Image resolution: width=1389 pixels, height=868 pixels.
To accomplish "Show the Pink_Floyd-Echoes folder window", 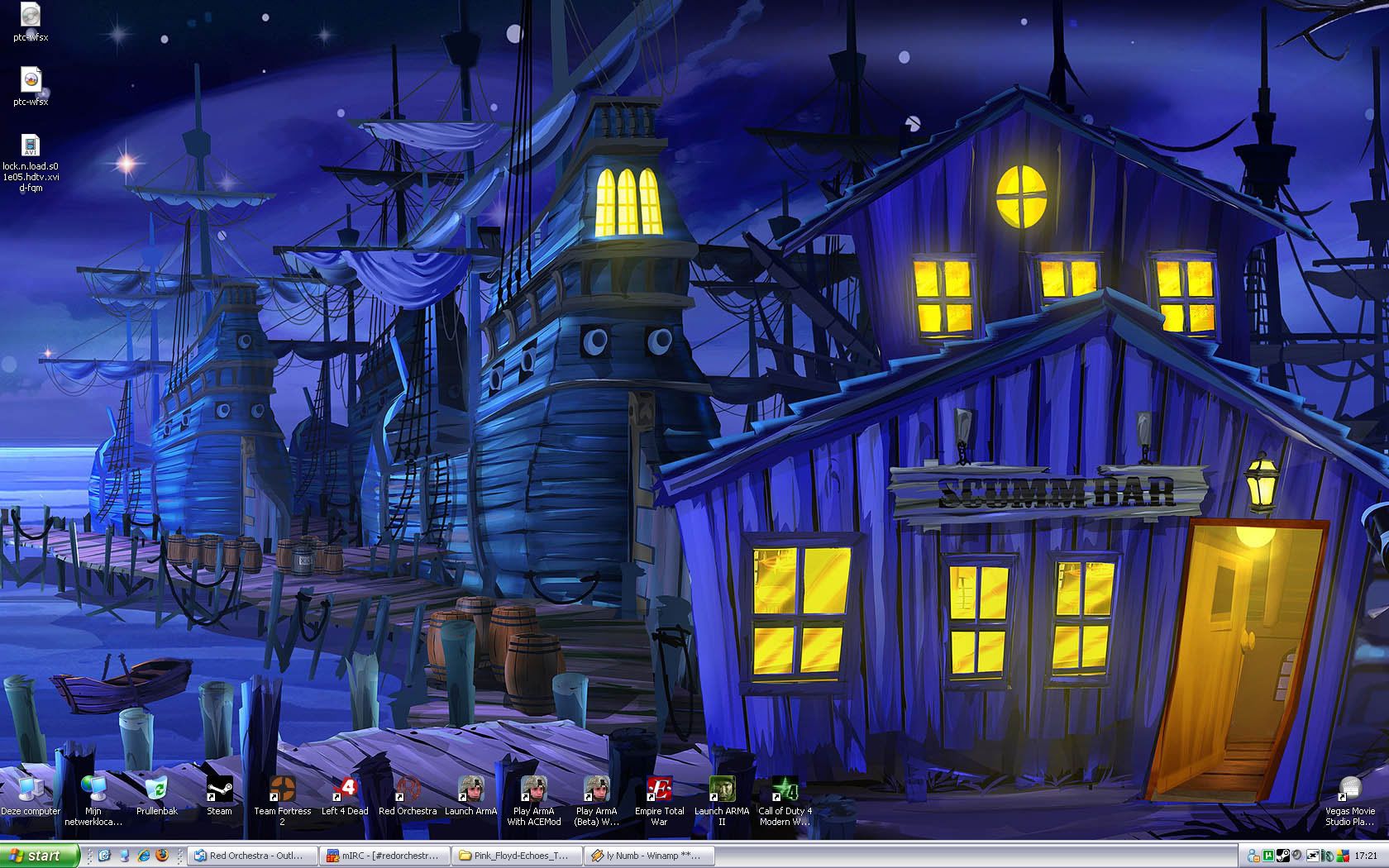I will point(516,856).
